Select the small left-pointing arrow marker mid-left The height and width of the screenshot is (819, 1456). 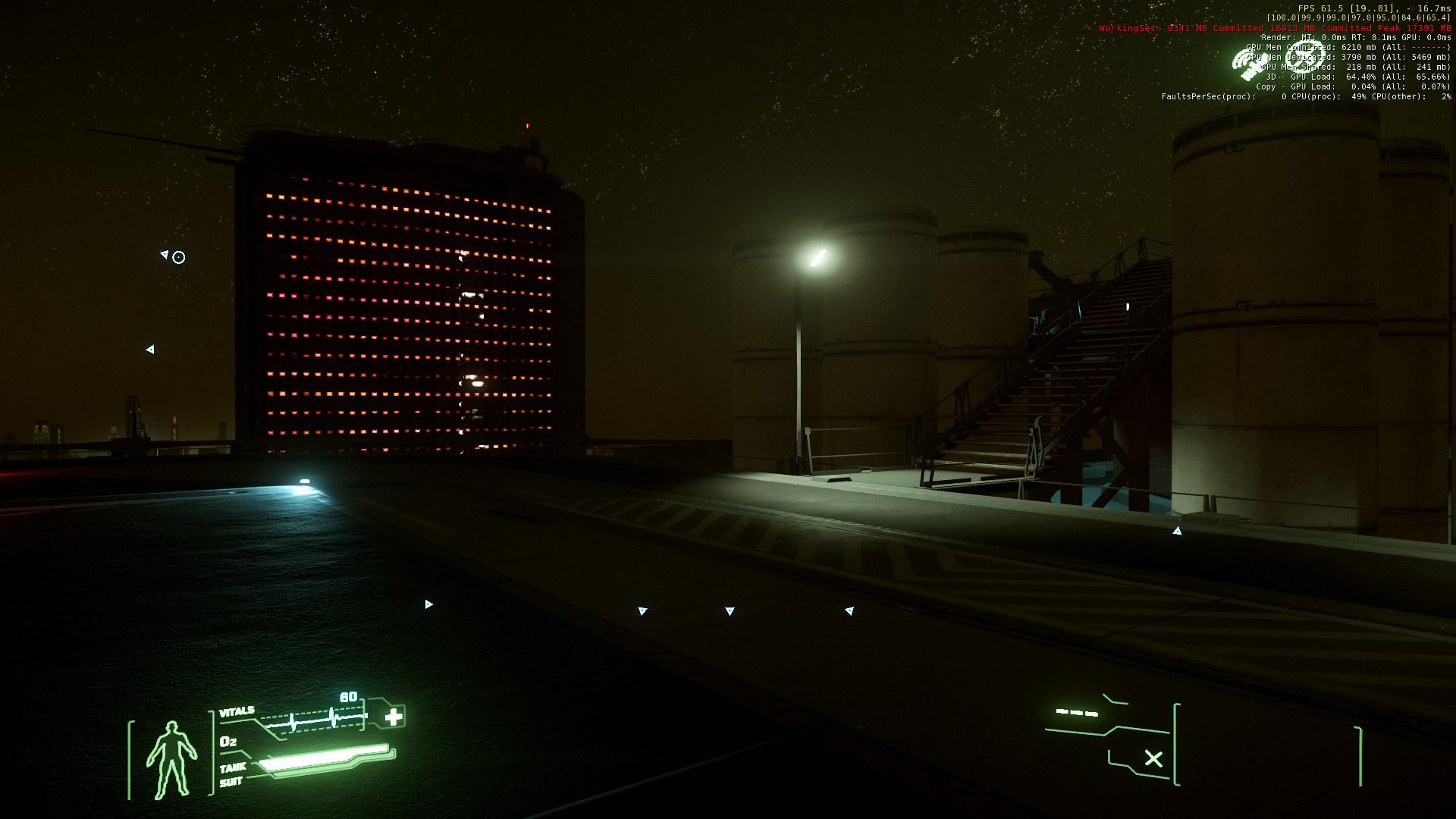pos(151,350)
